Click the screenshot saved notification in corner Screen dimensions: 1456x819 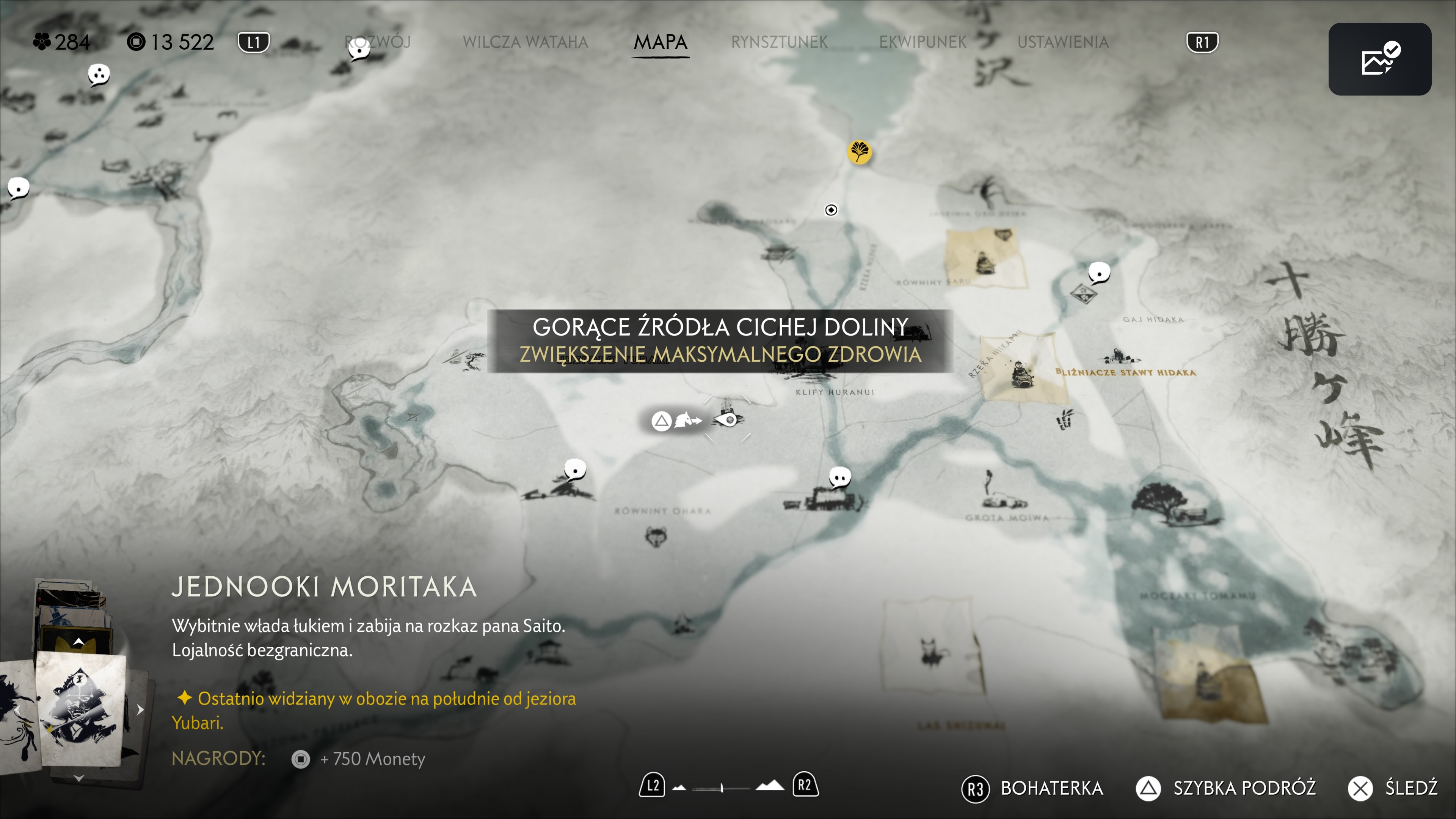(1379, 60)
